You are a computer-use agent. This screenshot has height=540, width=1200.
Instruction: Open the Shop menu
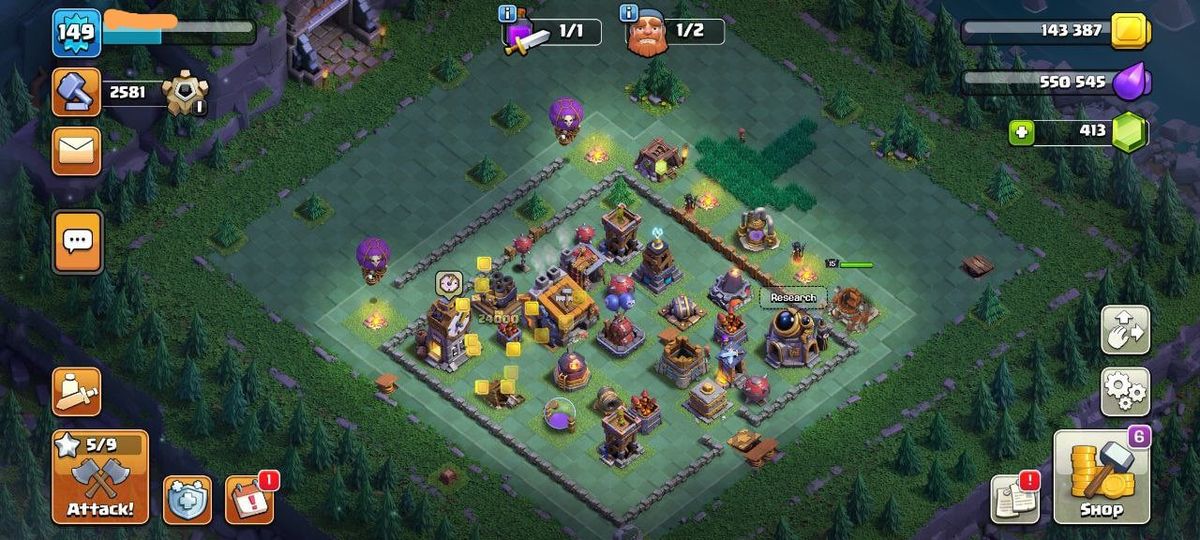tap(1100, 477)
